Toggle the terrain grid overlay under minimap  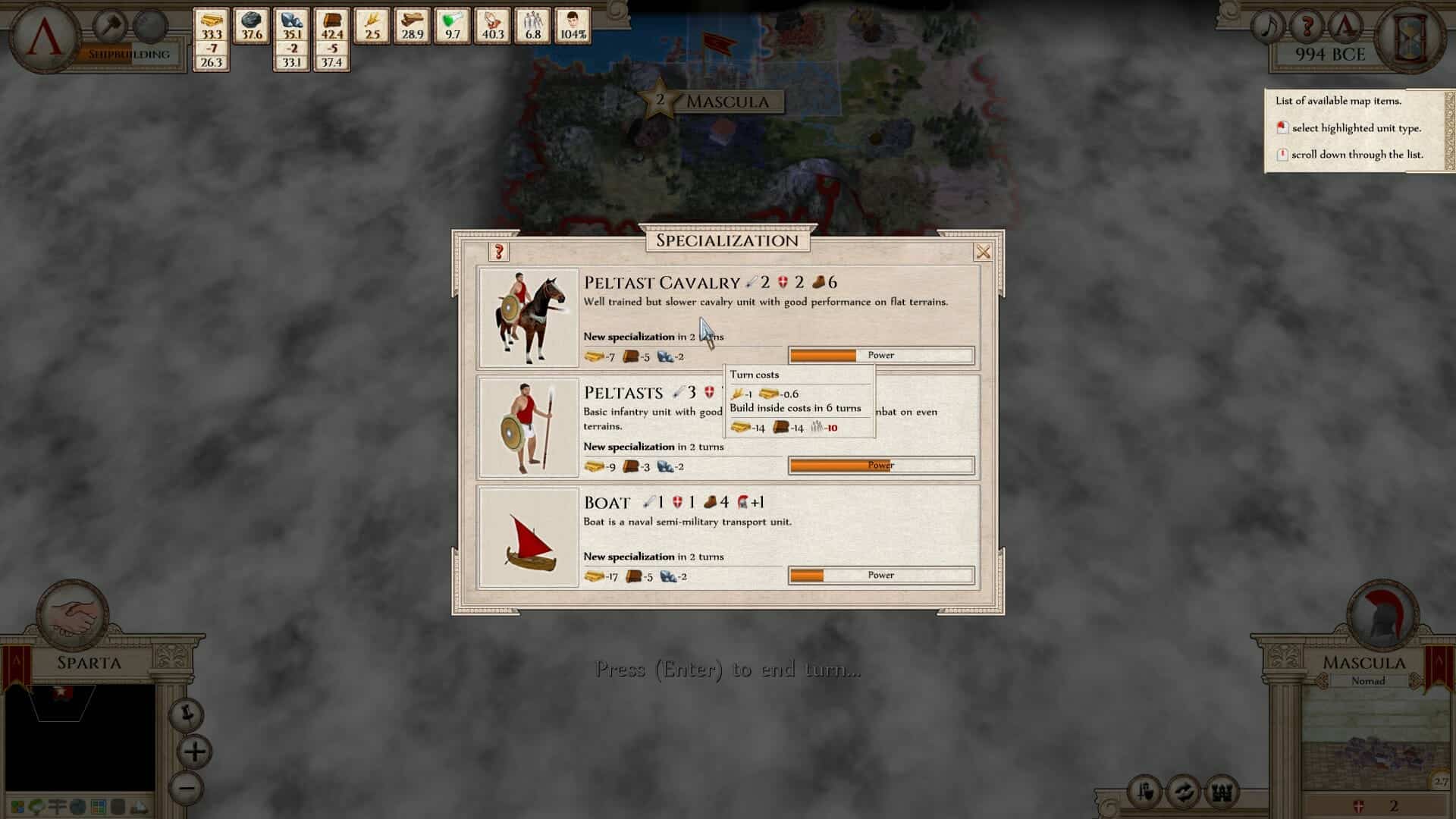[x=98, y=806]
